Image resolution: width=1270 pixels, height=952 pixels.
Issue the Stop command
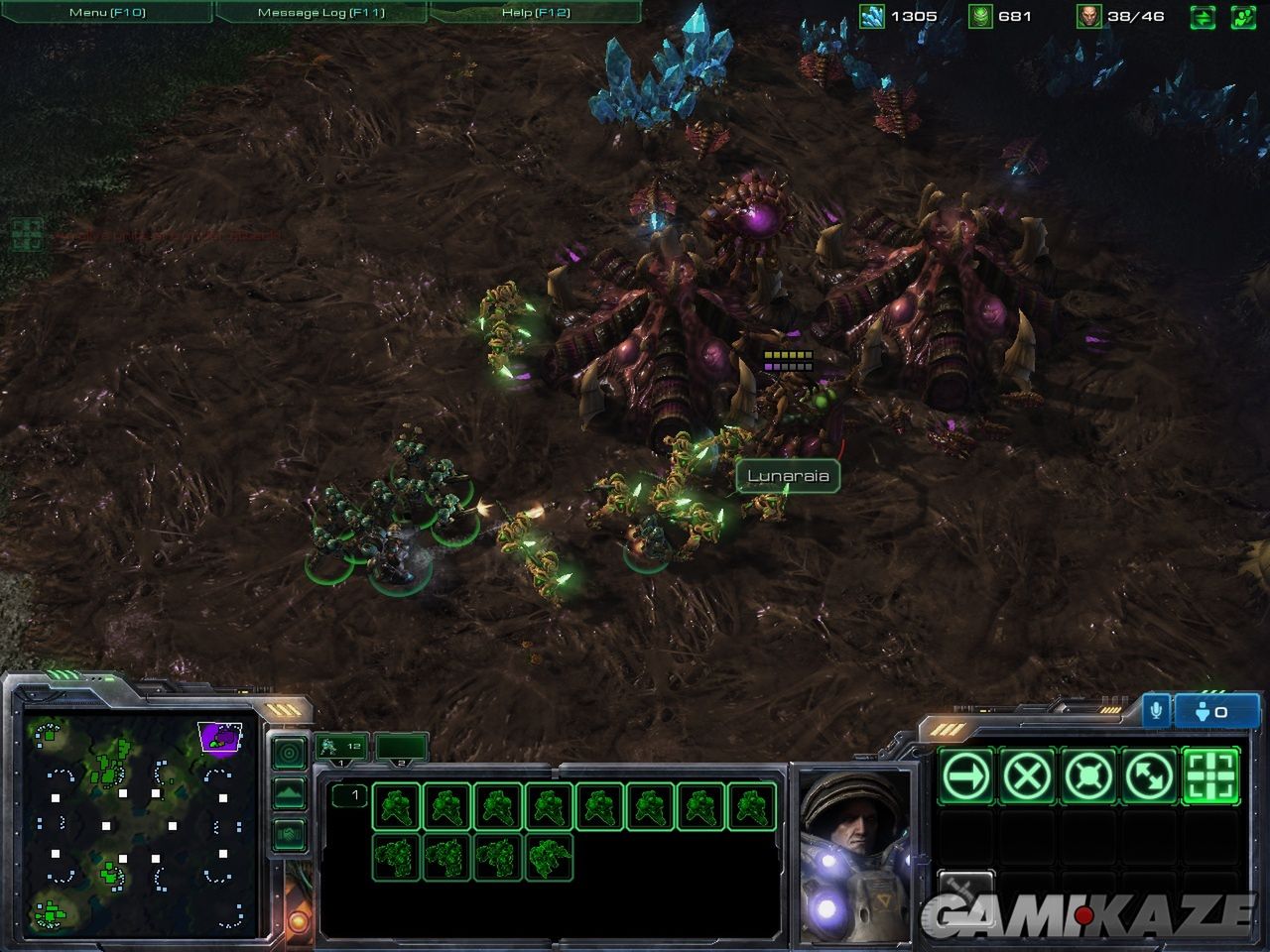point(1027,775)
